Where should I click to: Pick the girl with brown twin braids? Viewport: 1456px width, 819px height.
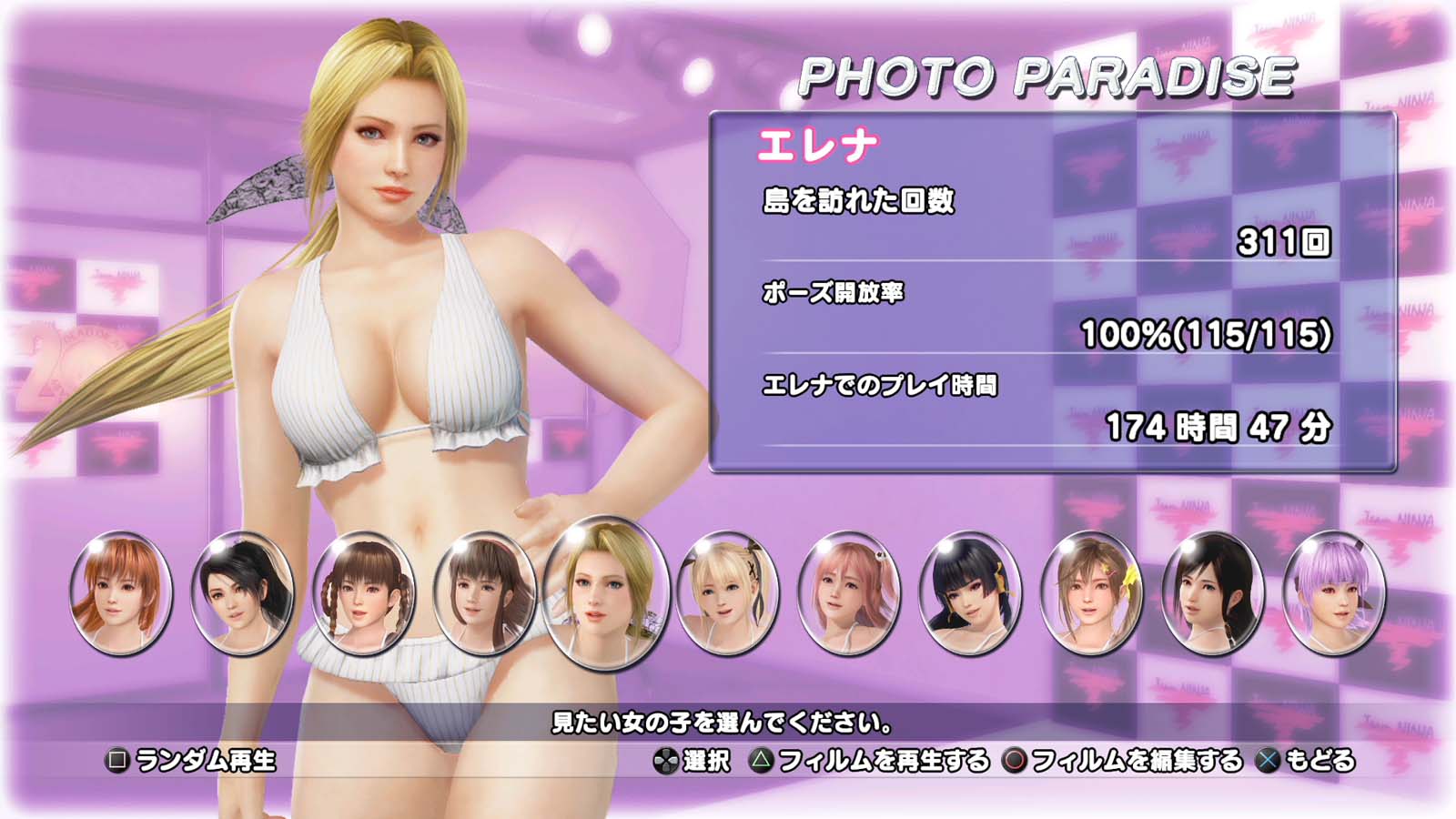[363, 591]
